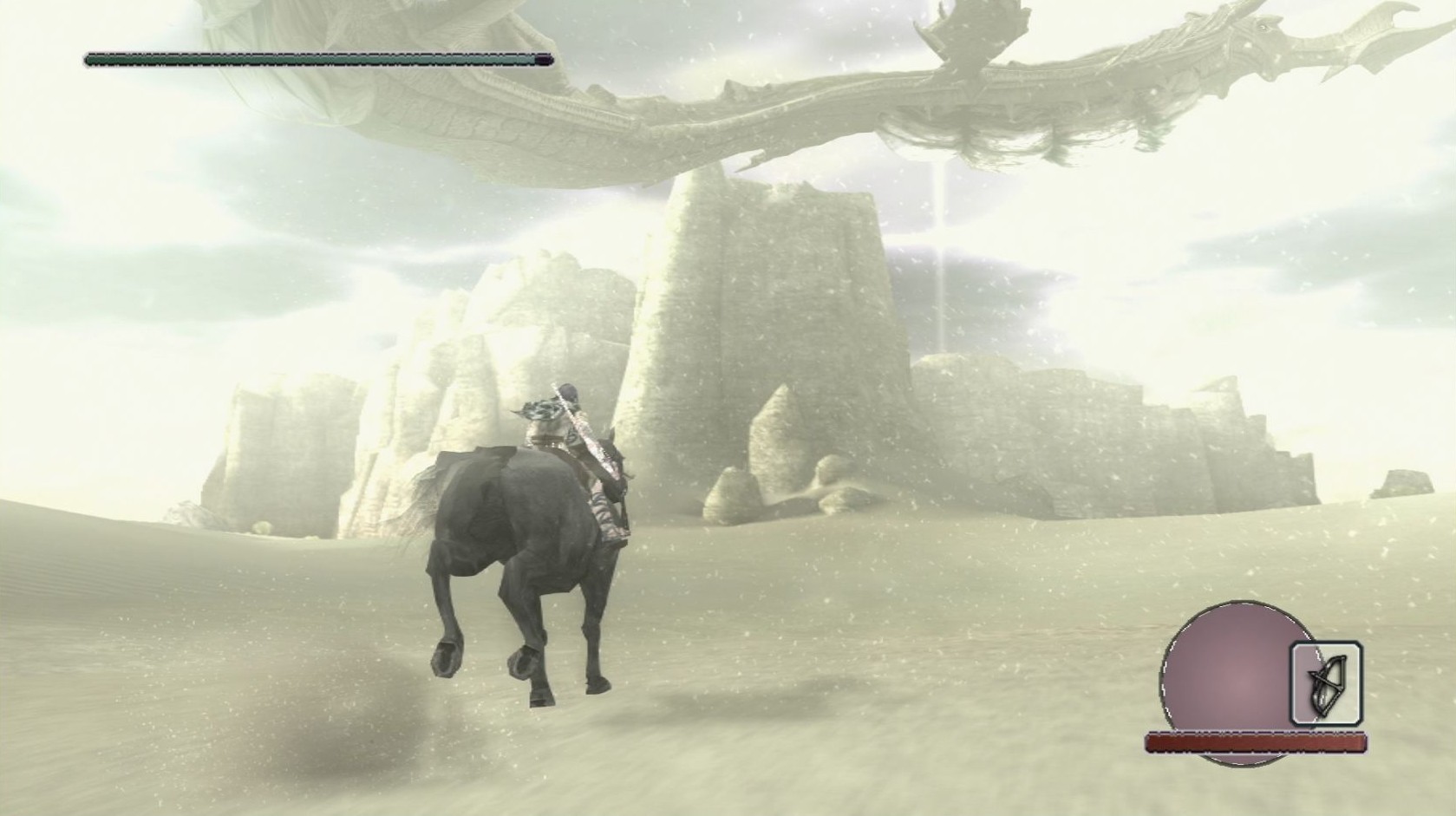Viewport: 1456px width, 816px height.
Task: Select the equipped bow weapon icon
Action: click(x=1326, y=683)
